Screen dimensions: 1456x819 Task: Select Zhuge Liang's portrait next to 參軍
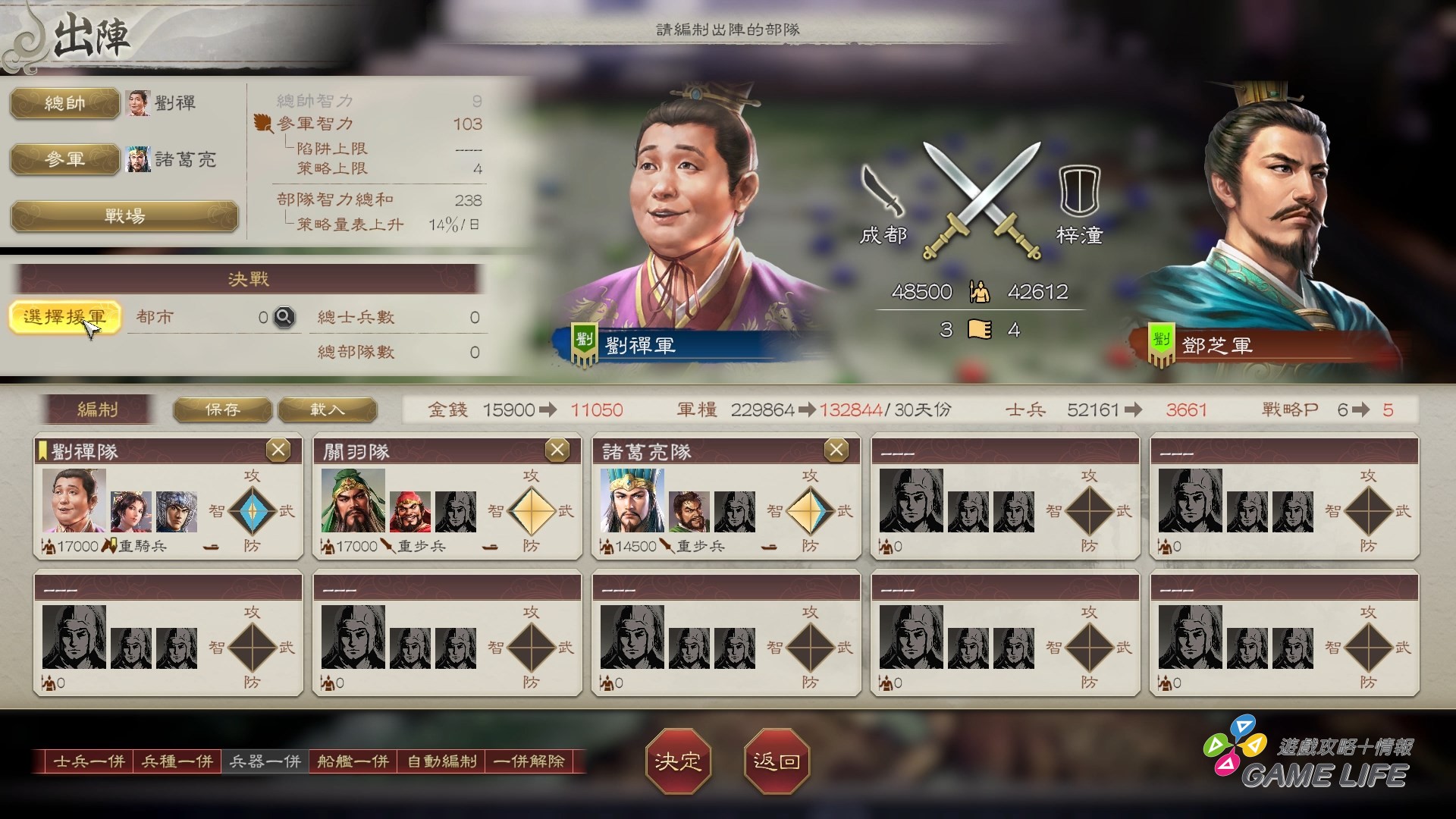[x=138, y=160]
